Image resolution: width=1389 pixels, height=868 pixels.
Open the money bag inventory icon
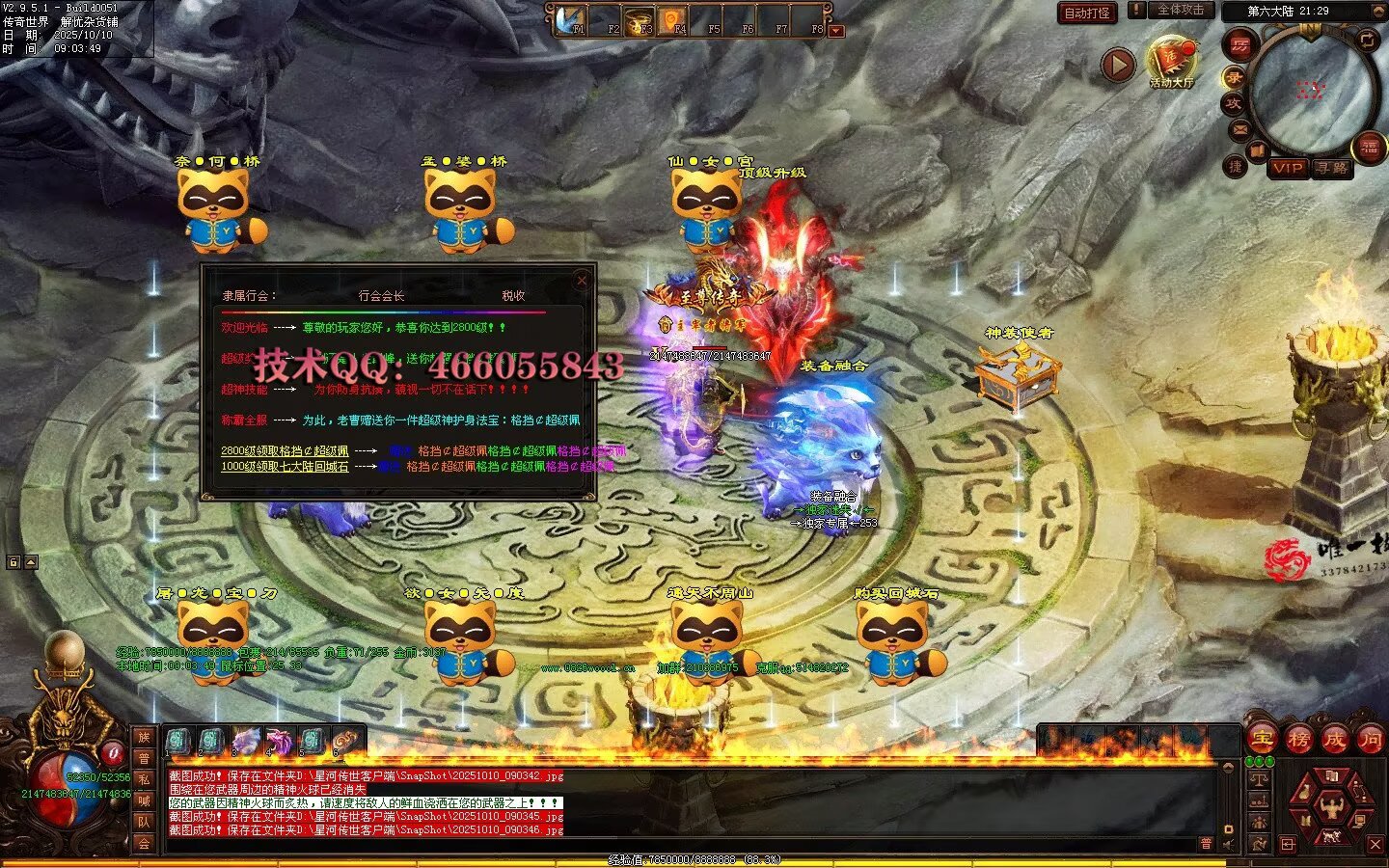1307,793
